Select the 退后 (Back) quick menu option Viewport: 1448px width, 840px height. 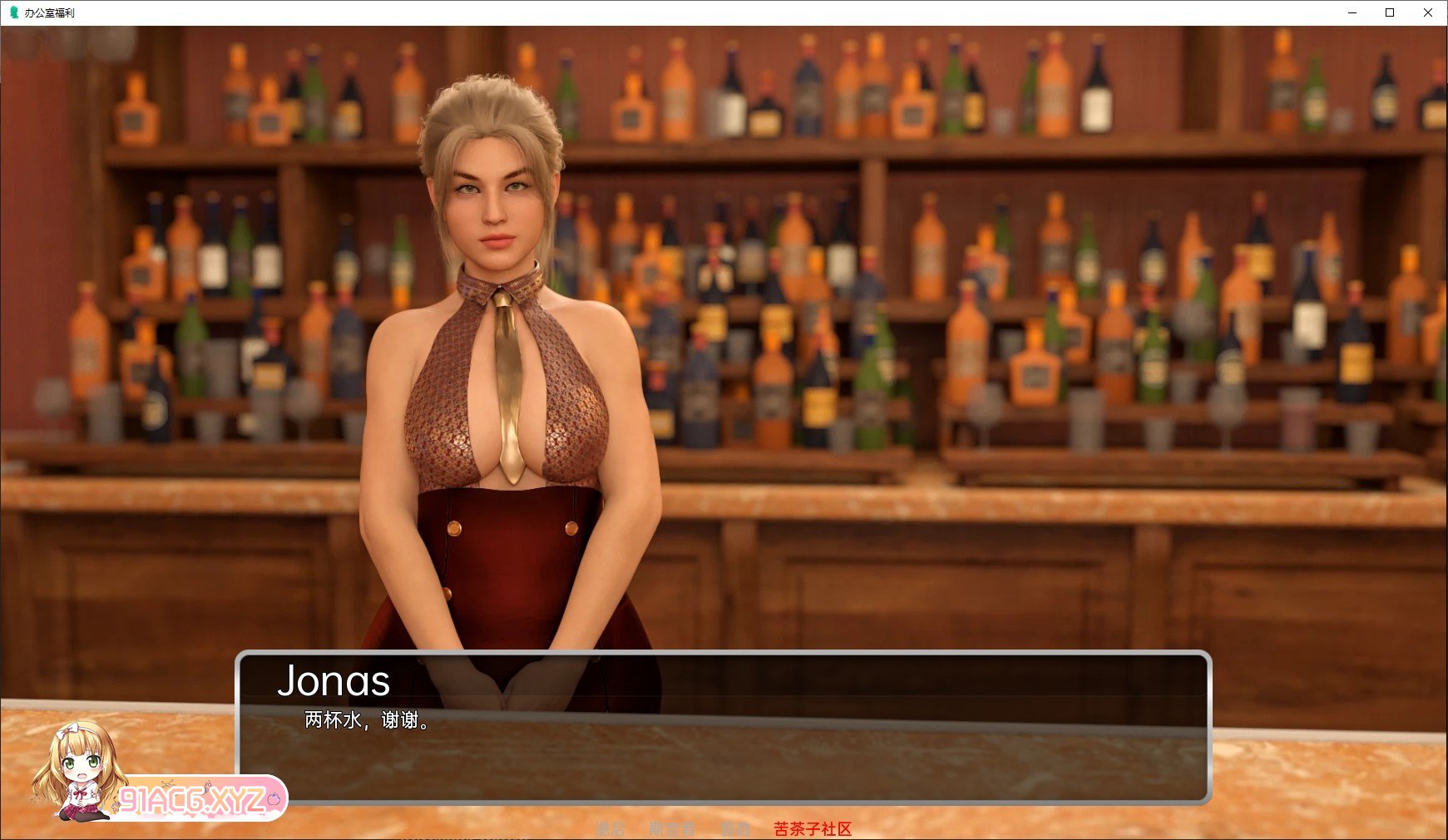(610, 829)
